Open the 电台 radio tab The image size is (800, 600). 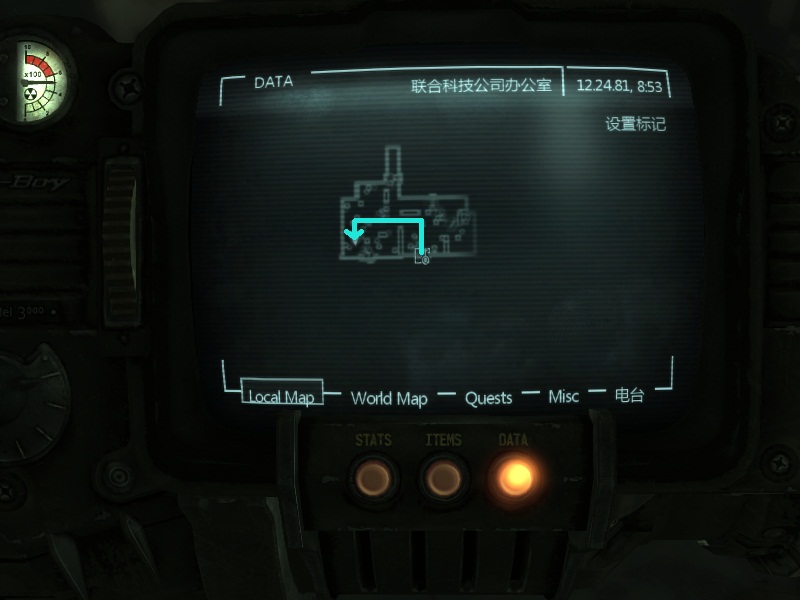click(x=629, y=396)
